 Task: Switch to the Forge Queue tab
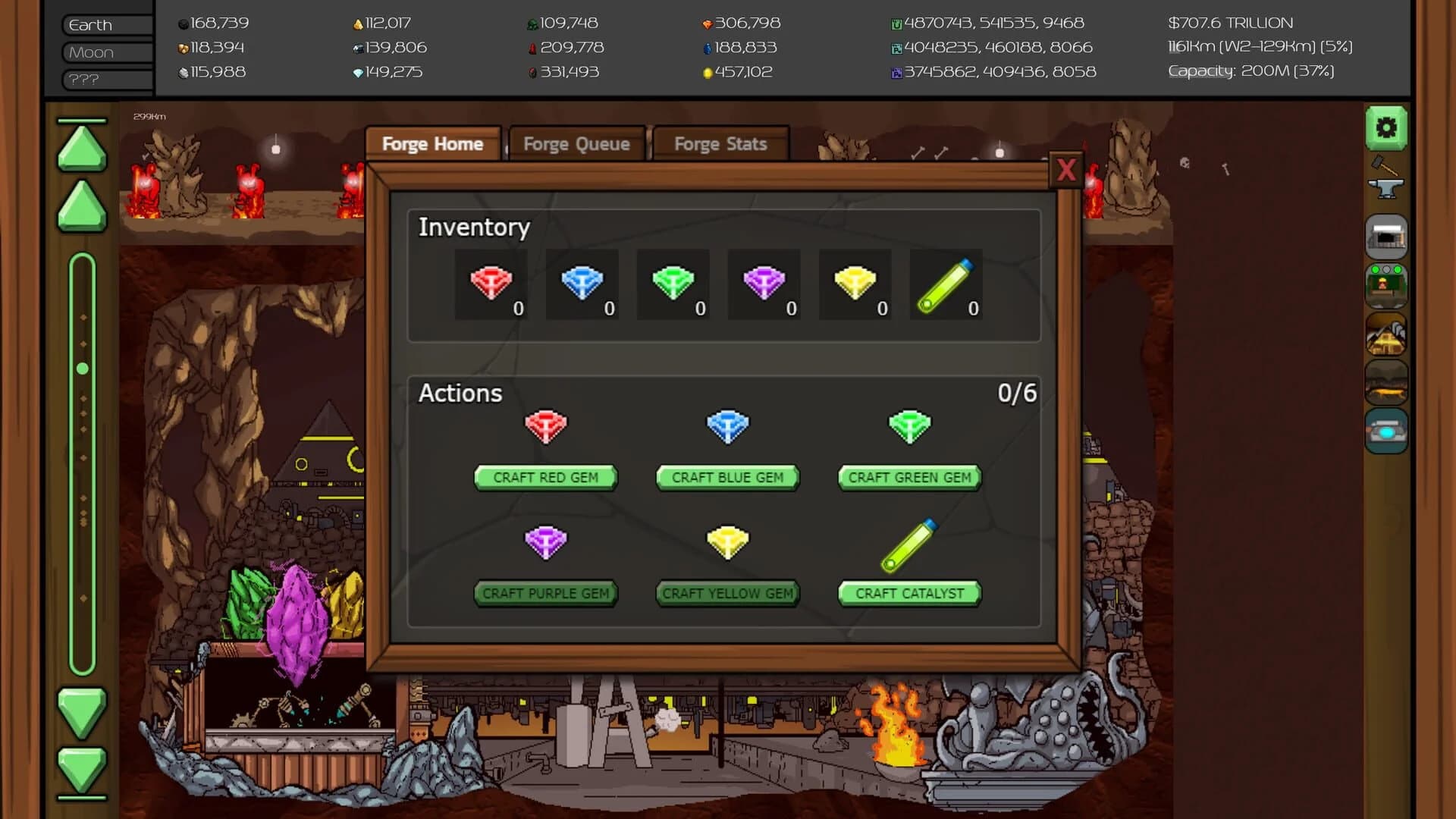[x=576, y=143]
